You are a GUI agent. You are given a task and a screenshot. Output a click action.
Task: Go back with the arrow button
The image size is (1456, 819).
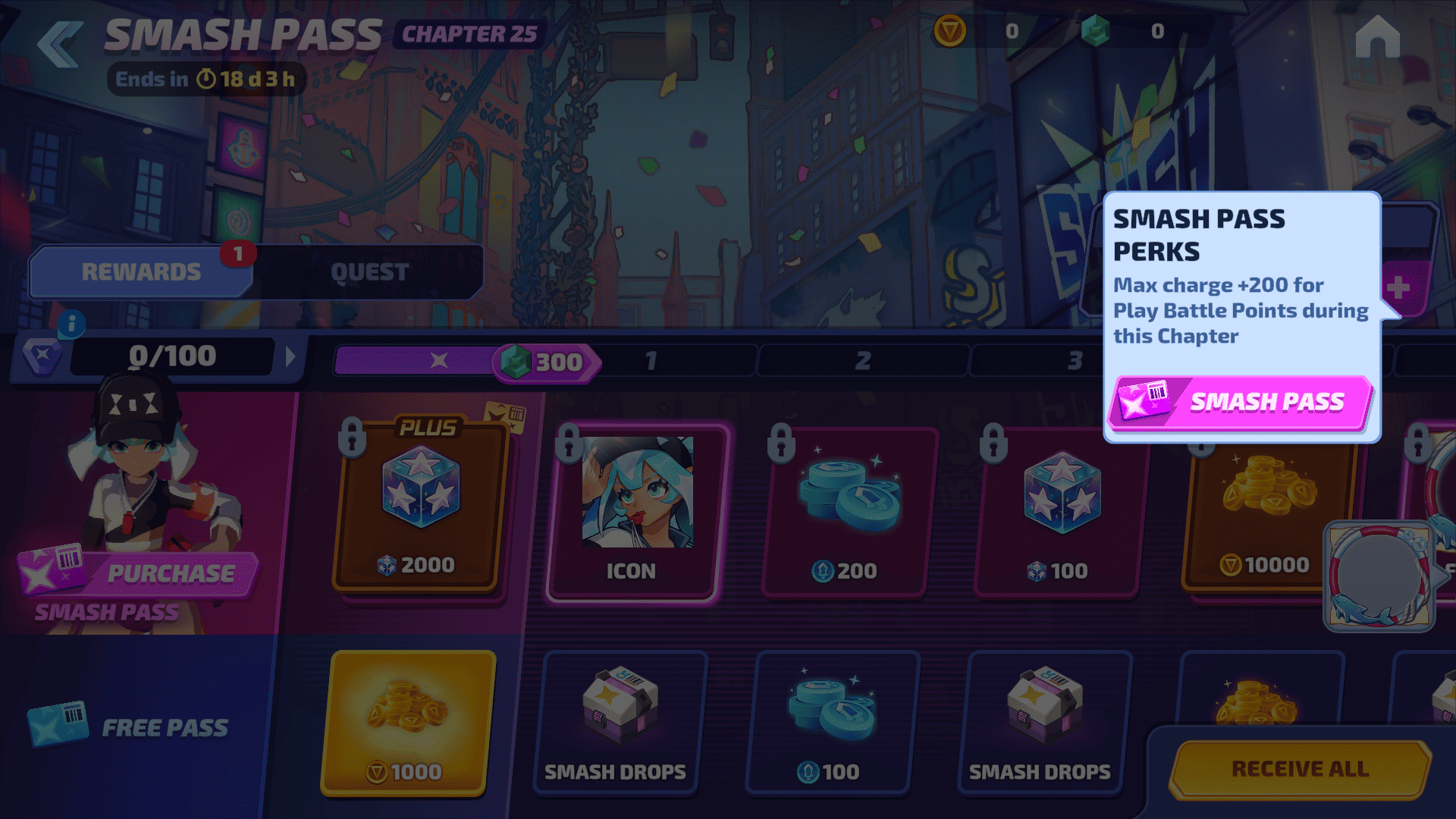60,44
